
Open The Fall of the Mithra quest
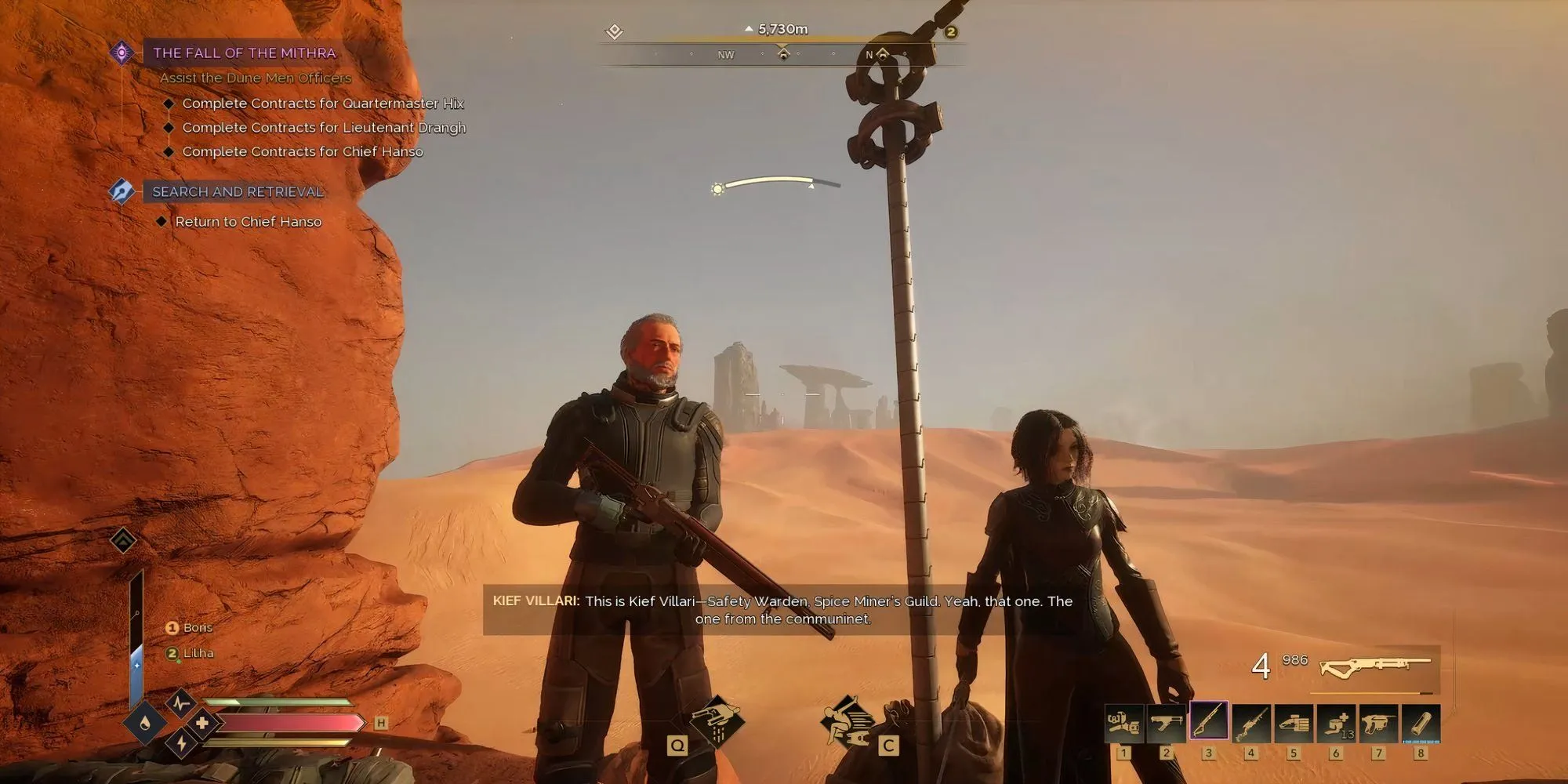coord(244,53)
